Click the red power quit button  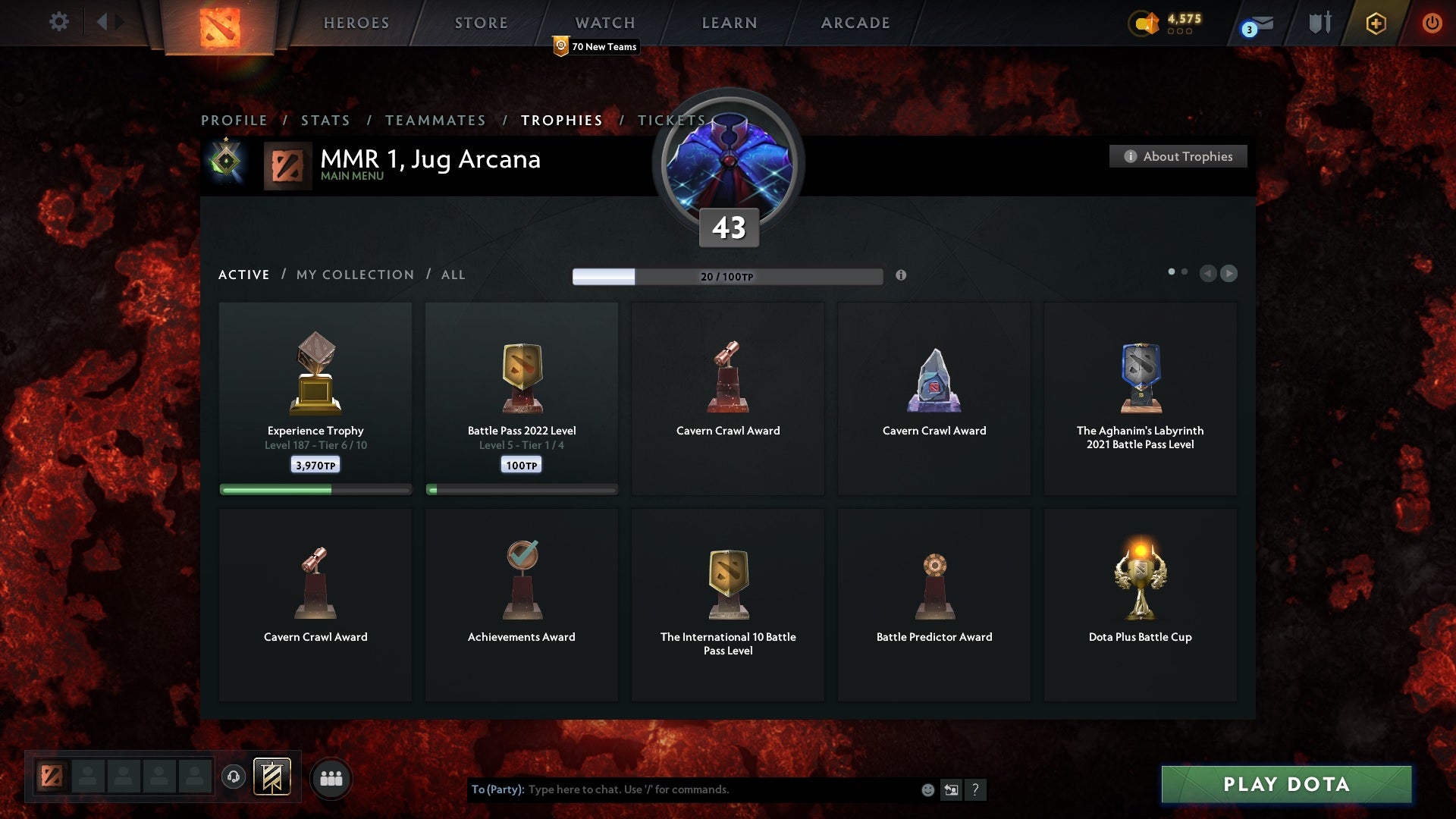[x=1432, y=23]
